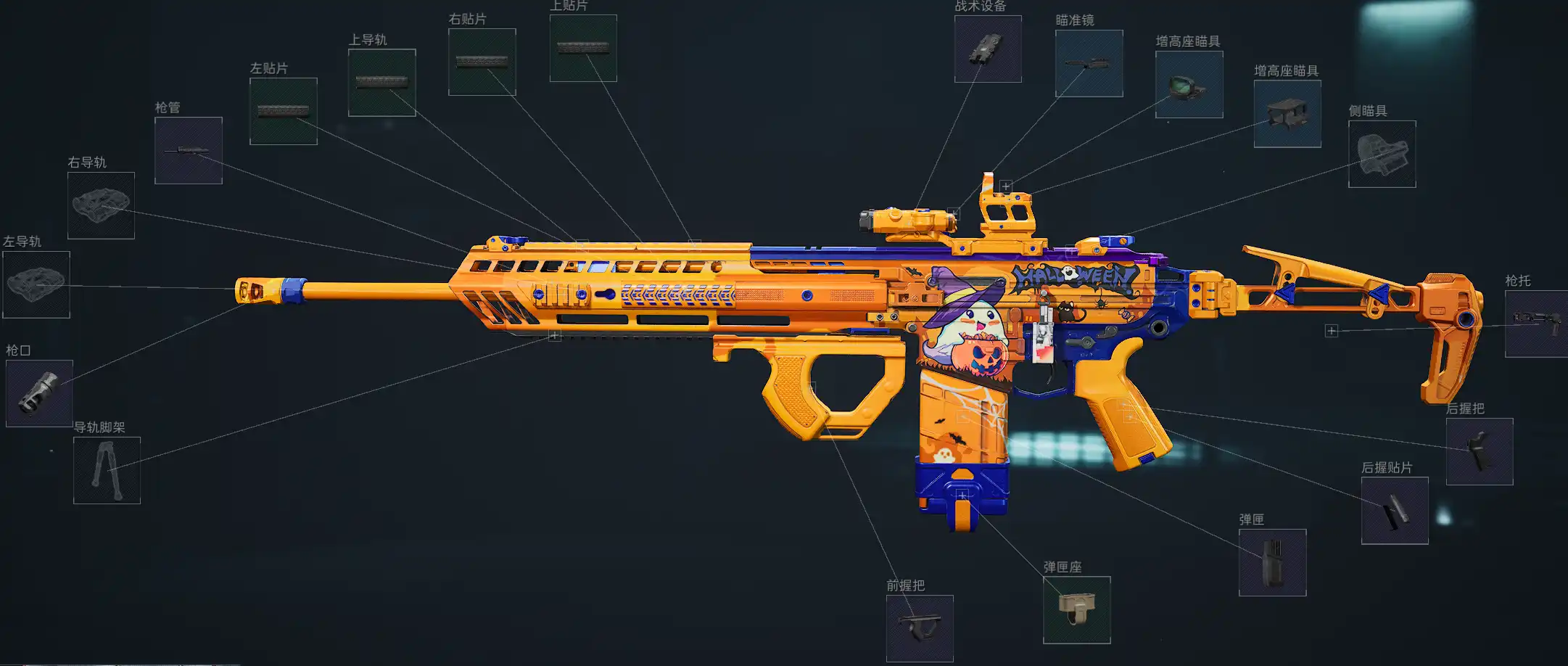
Task: Select the 侧瞄具 side sight slot
Action: 1382,154
